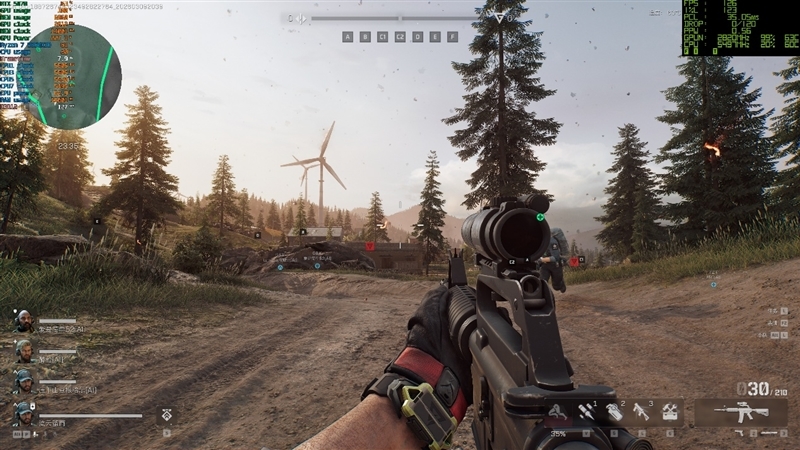This screenshot has width=800, height=450.
Task: Select objective F marker
Action: [452, 37]
